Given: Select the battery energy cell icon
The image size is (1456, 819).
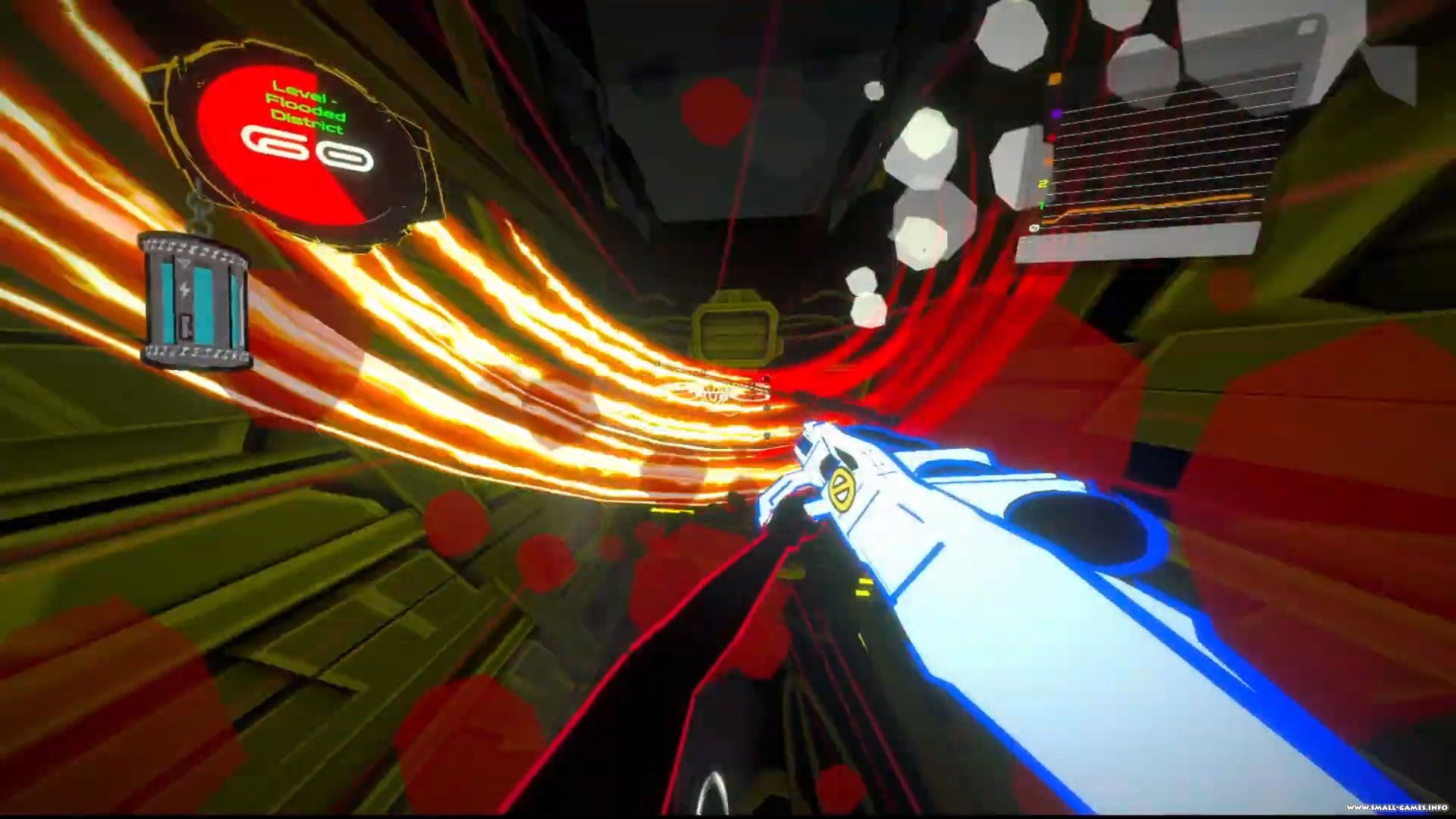Looking at the screenshot, I should coord(196,302).
